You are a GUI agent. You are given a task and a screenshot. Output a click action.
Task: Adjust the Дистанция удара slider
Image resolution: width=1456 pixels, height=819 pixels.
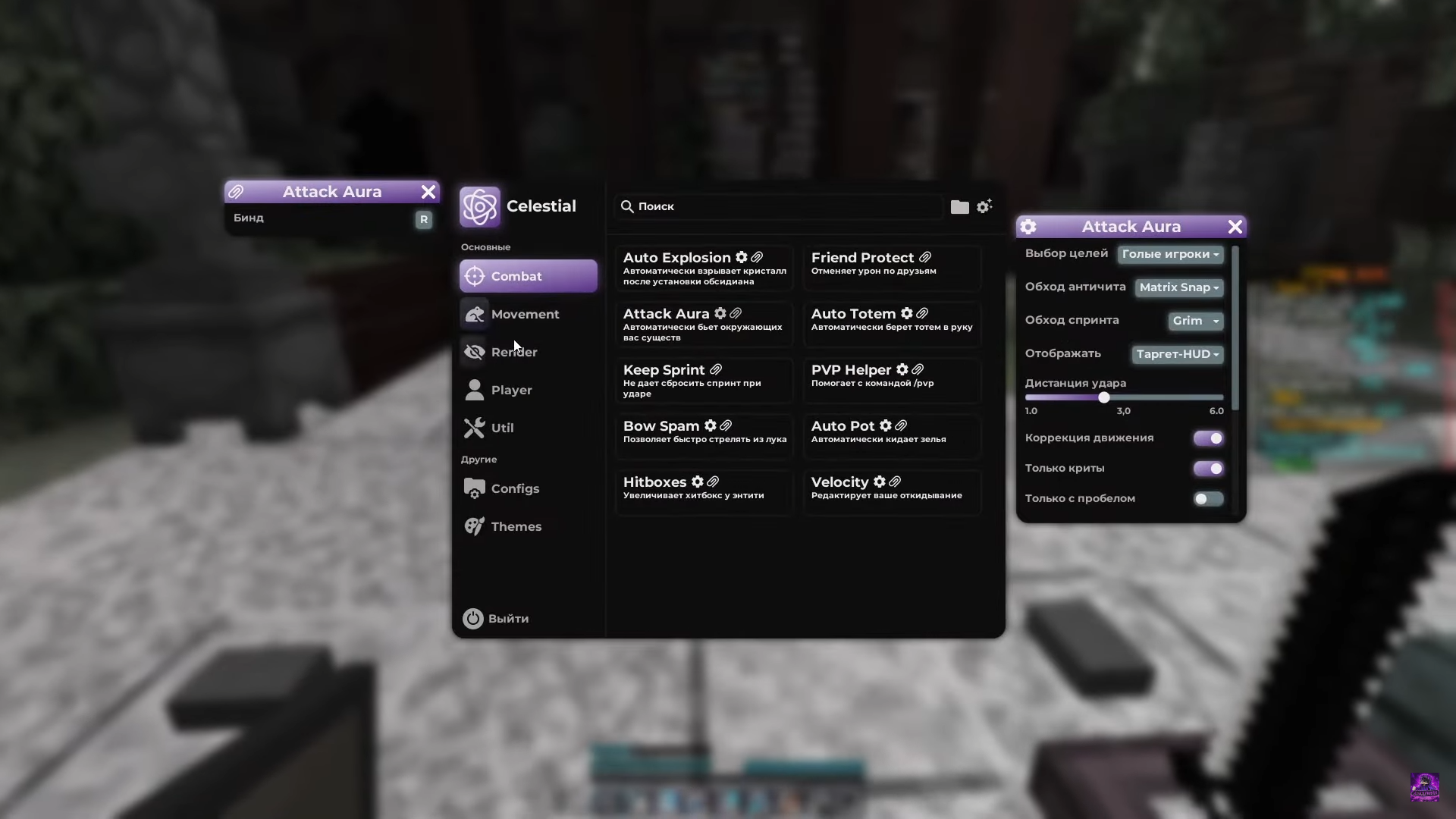pos(1104,397)
